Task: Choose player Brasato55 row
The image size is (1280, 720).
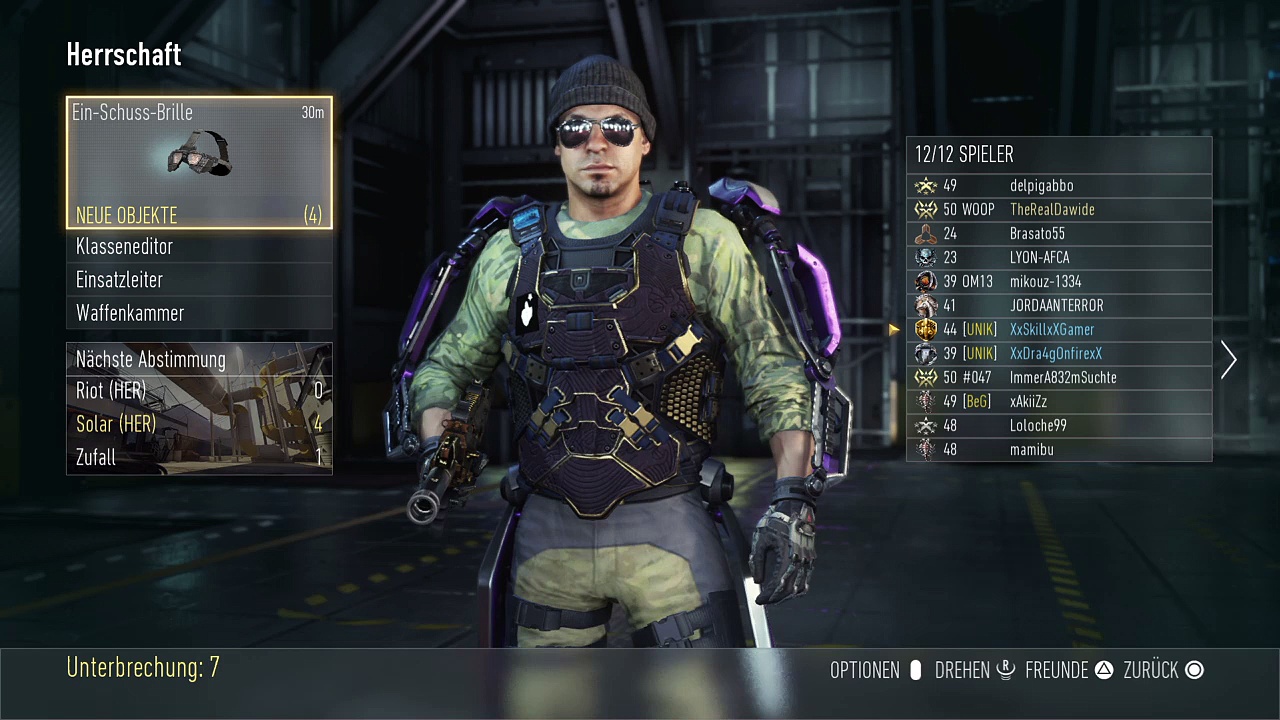Action: [x=1059, y=234]
